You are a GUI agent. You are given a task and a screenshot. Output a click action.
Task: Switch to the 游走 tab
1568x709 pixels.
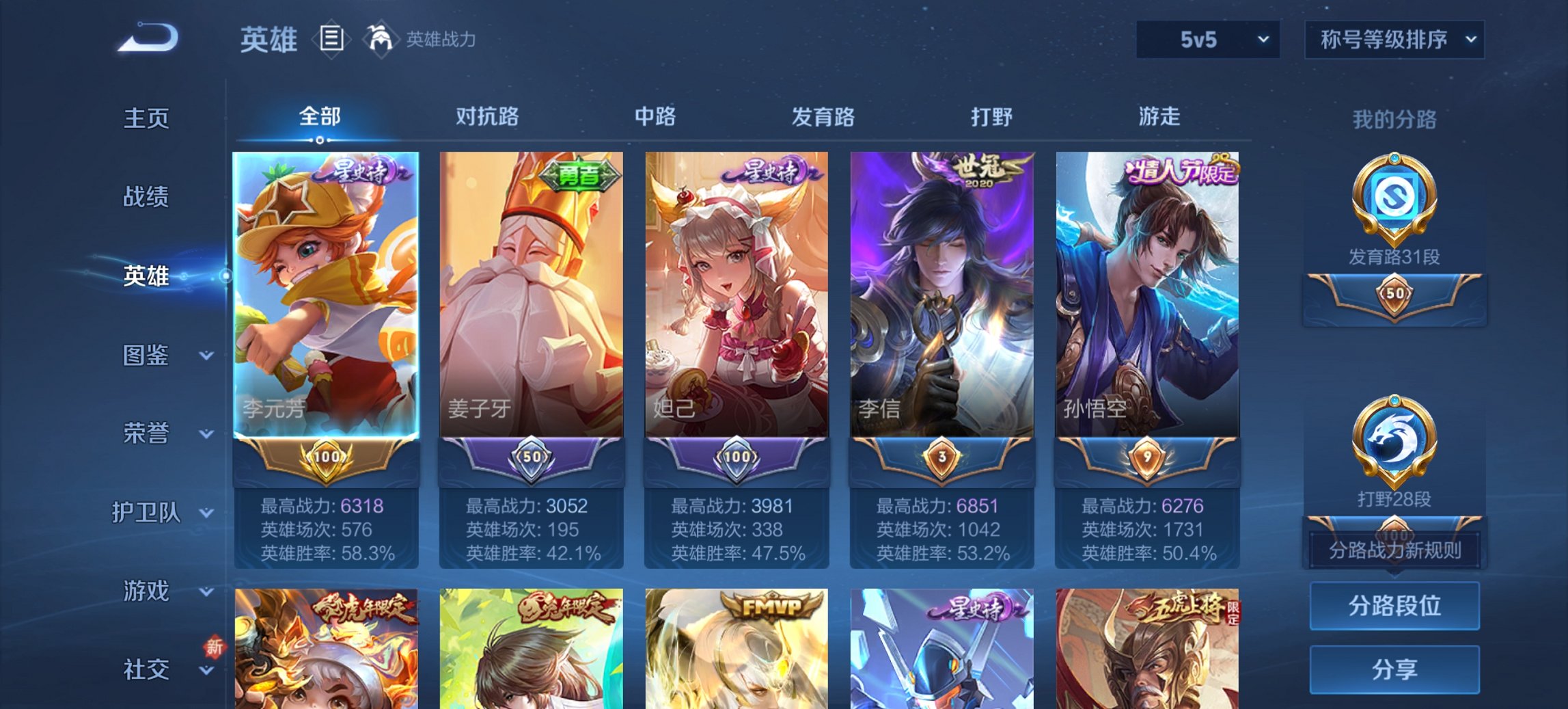click(x=1161, y=118)
